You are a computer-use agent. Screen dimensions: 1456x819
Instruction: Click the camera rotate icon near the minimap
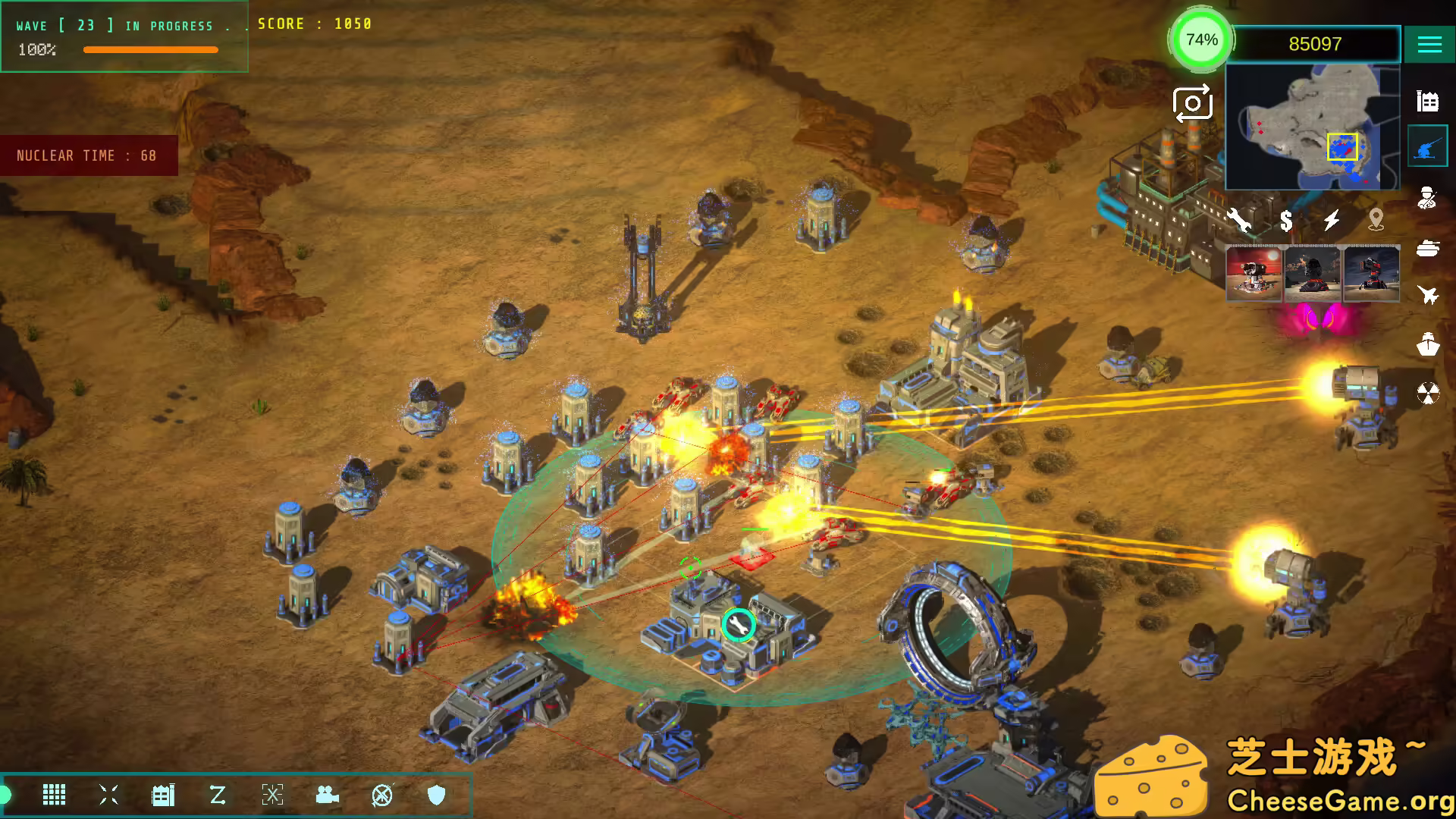[1193, 105]
